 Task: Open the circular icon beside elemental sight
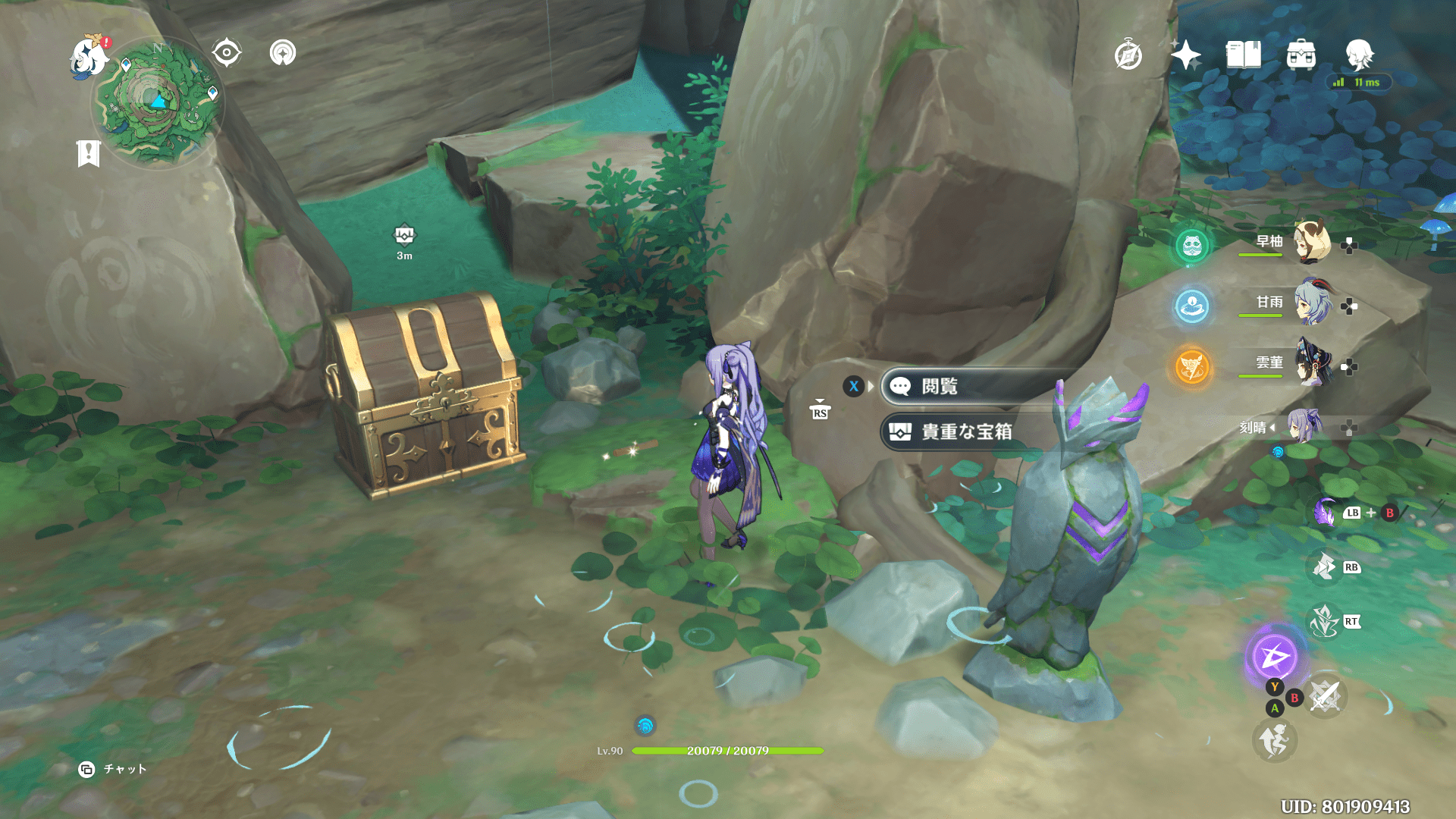tap(283, 53)
